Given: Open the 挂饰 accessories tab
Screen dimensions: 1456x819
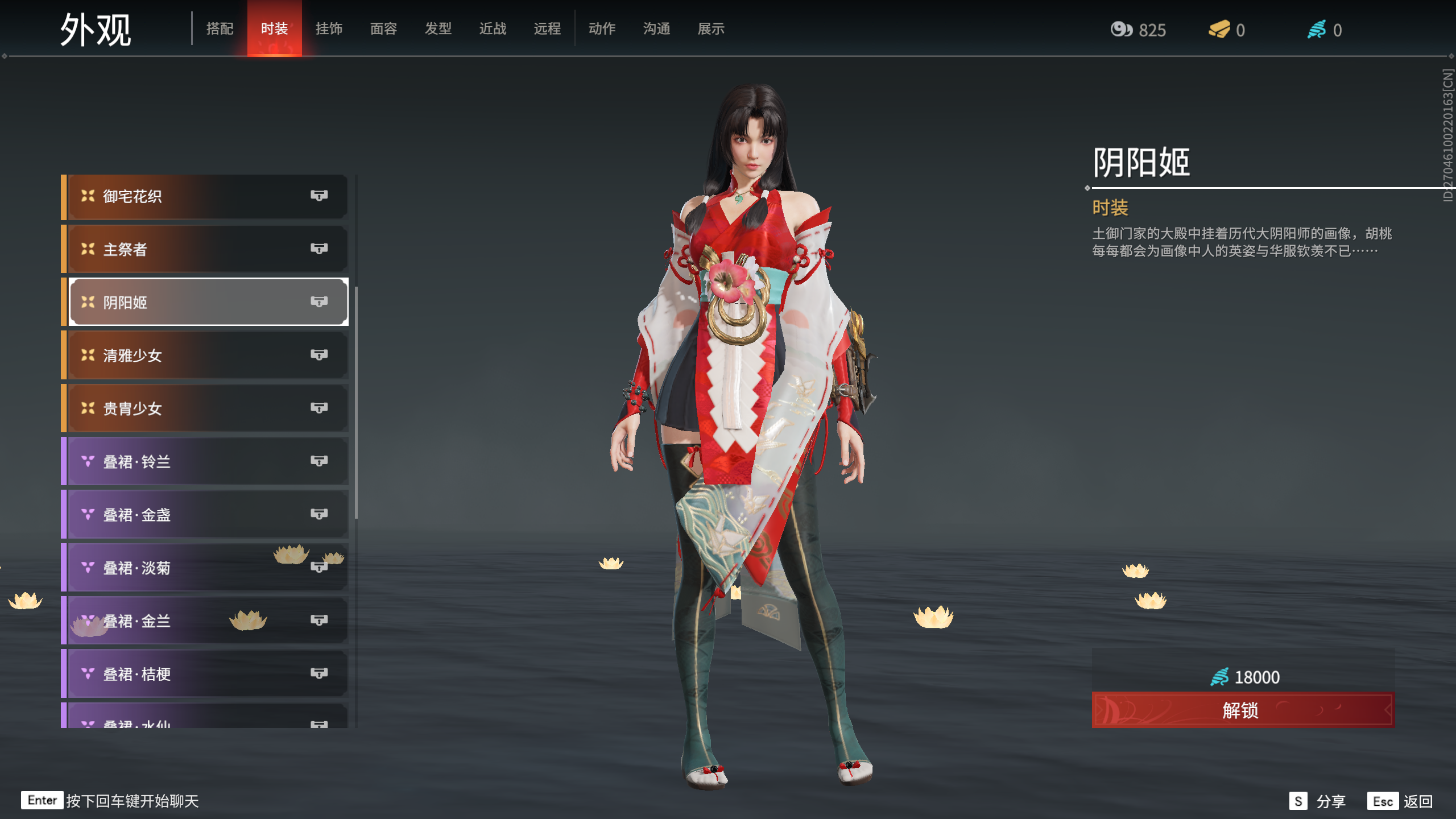Looking at the screenshot, I should pos(329,28).
